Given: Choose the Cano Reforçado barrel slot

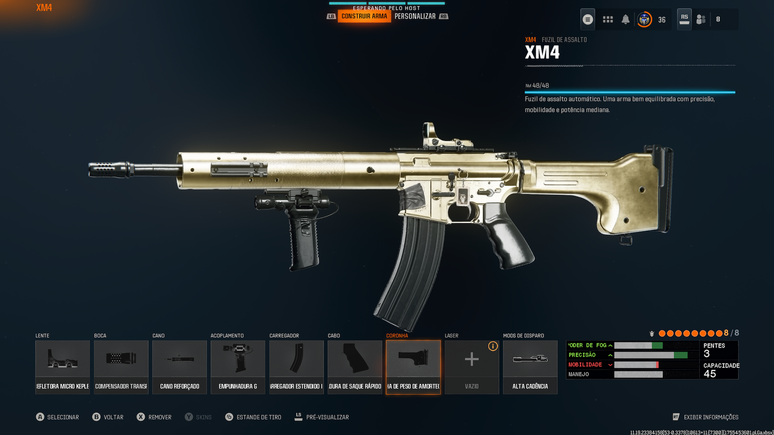Looking at the screenshot, I should click(180, 366).
